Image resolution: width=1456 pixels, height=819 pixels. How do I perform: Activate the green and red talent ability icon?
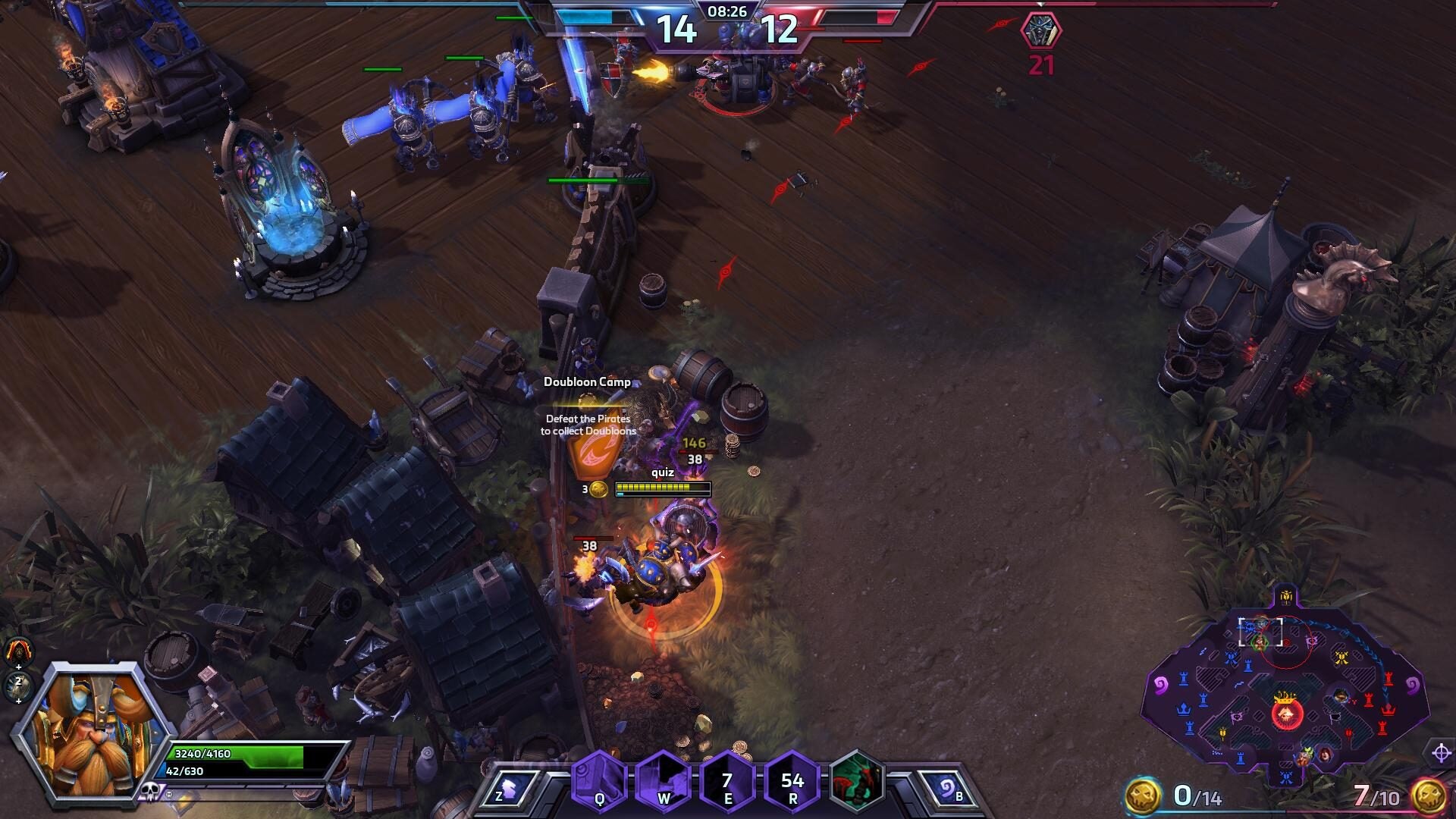pyautogui.click(x=857, y=780)
